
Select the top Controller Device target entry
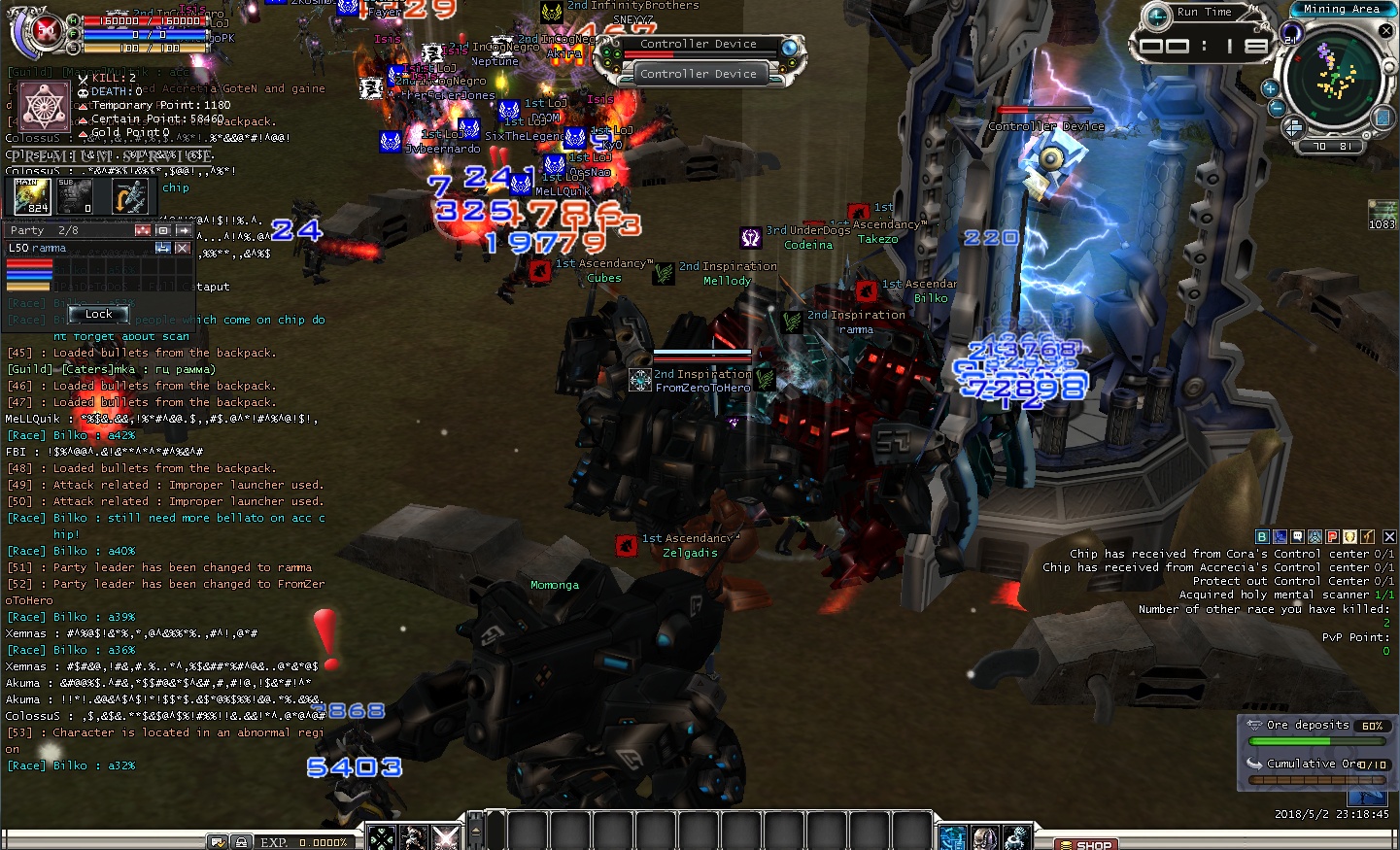(698, 45)
